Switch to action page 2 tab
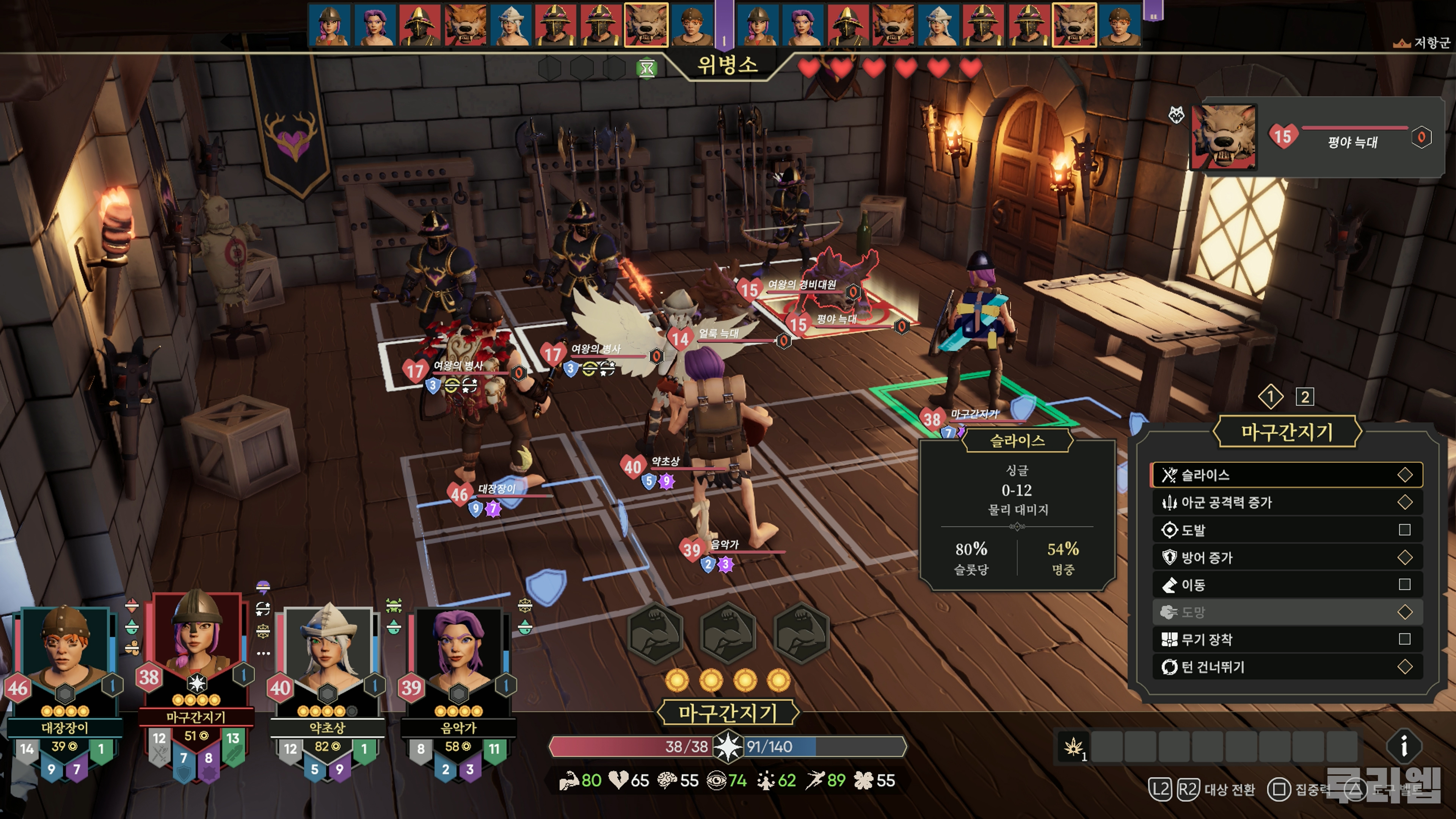The image size is (1456, 819). pos(1304,397)
